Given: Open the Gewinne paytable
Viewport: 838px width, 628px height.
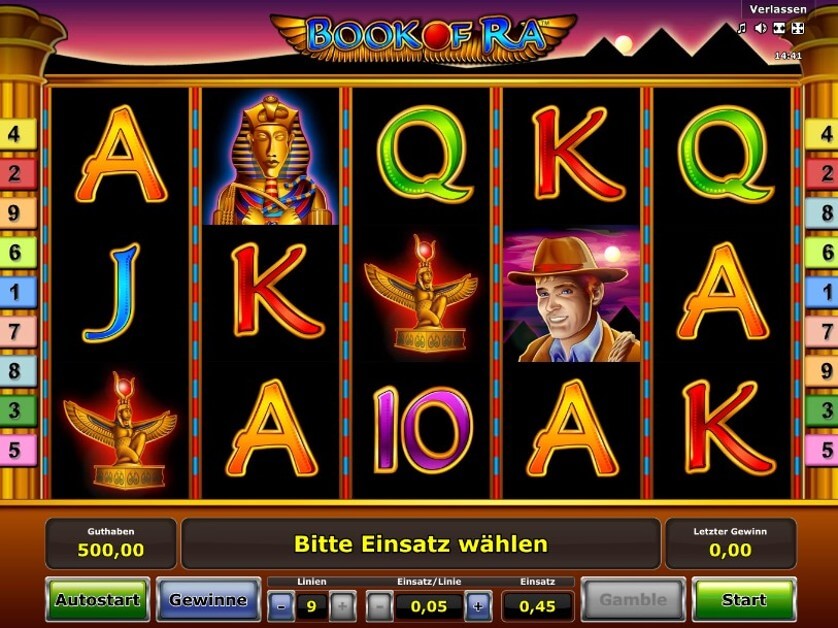Looking at the screenshot, I should [x=208, y=600].
